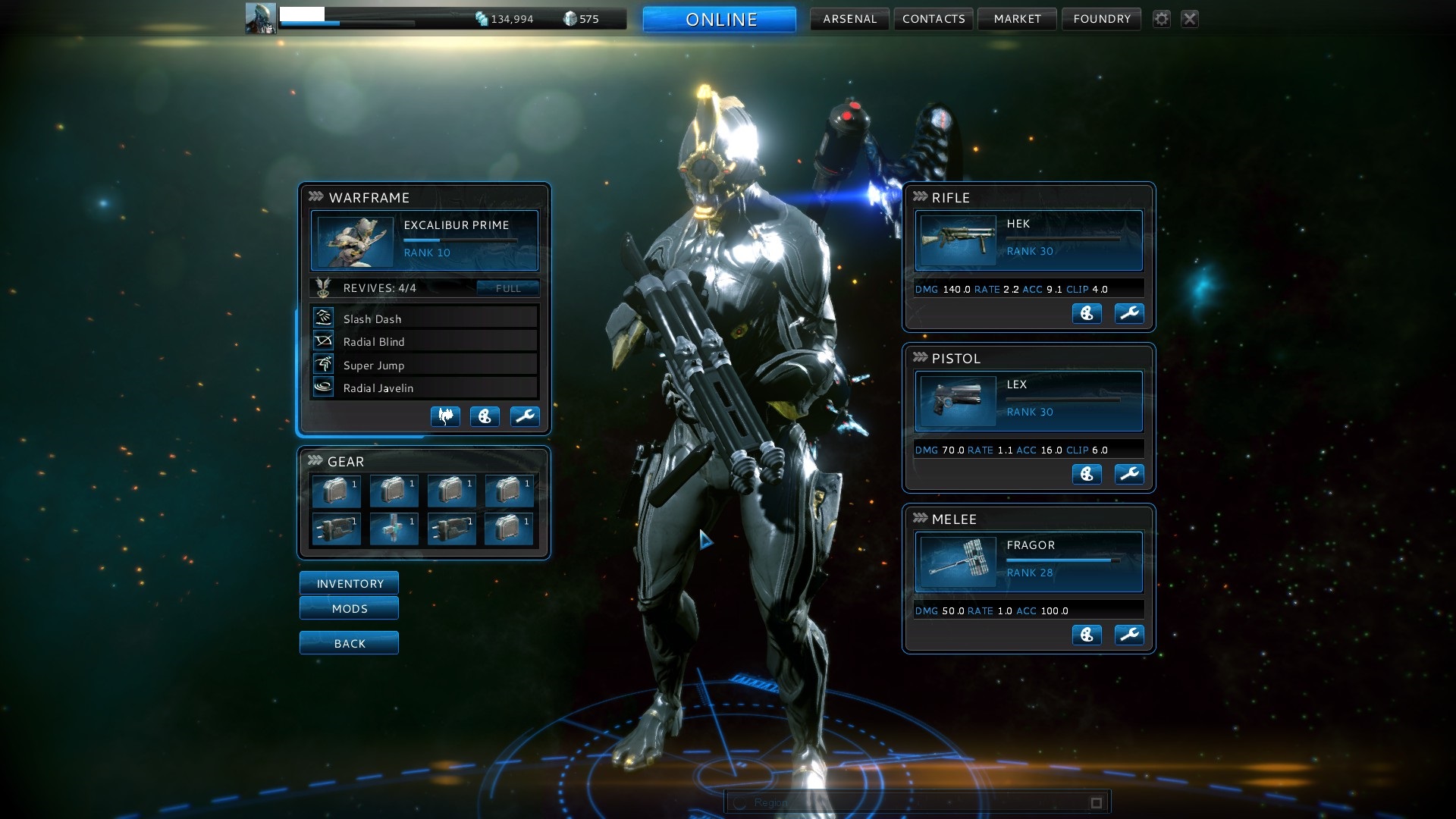Viewport: 1456px width, 819px height.
Task: Open the warframe upgrade wrench button
Action: pyautogui.click(x=524, y=416)
